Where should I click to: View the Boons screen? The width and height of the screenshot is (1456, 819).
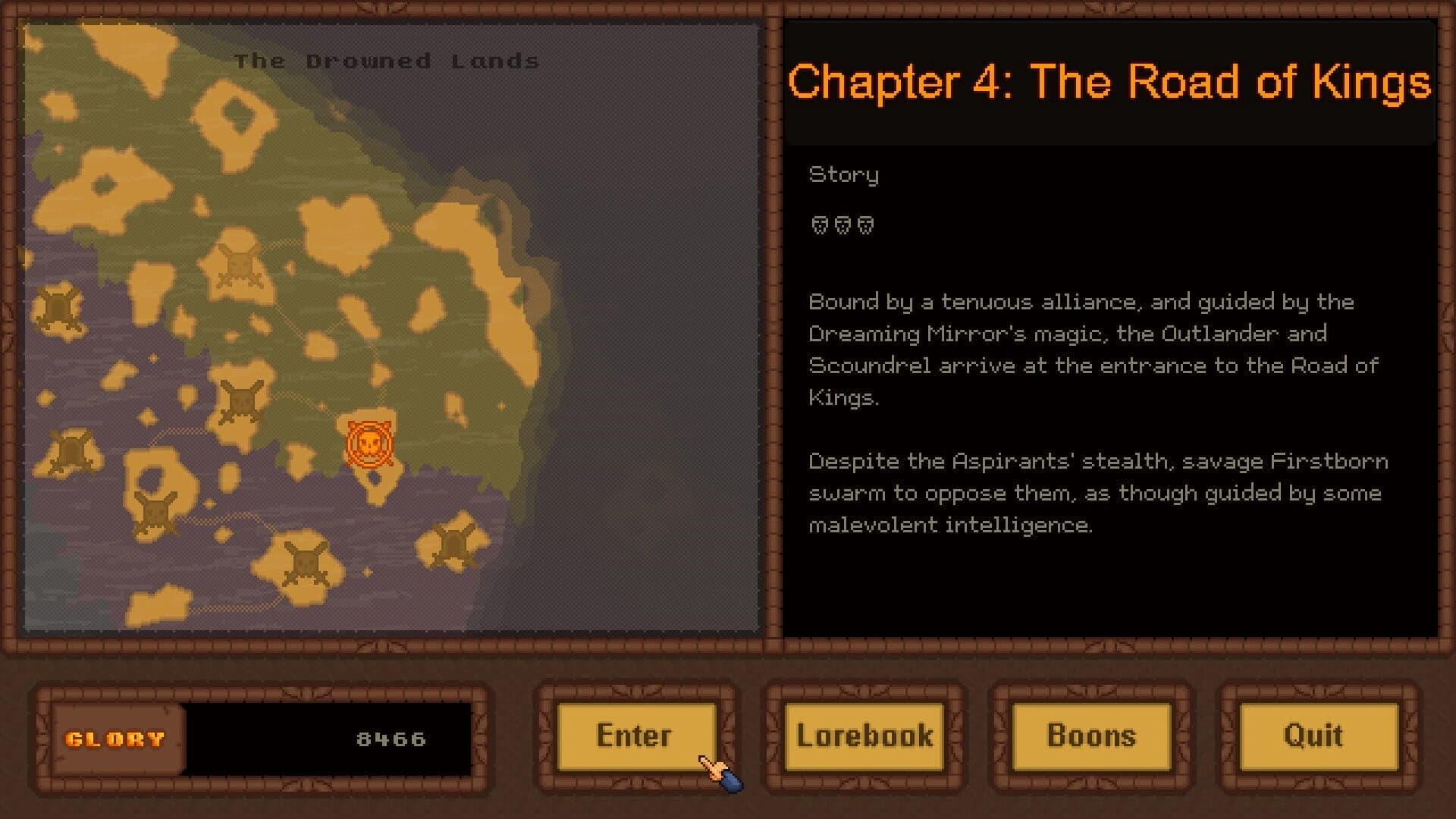pos(1091,734)
